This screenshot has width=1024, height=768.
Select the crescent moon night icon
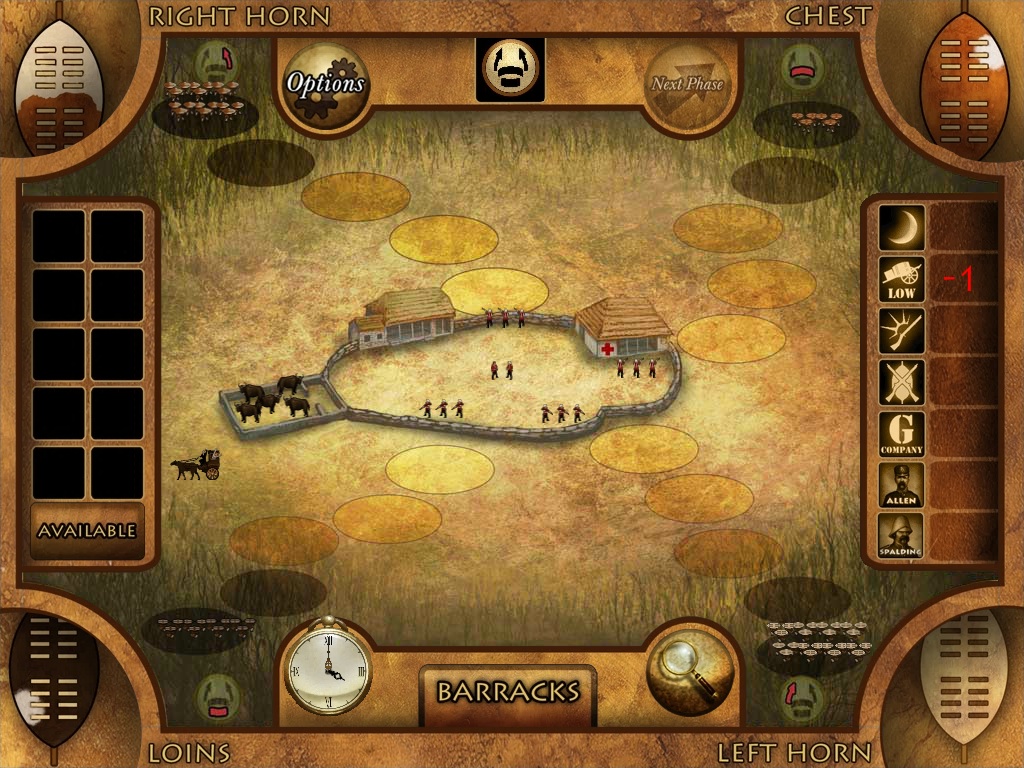pos(901,228)
